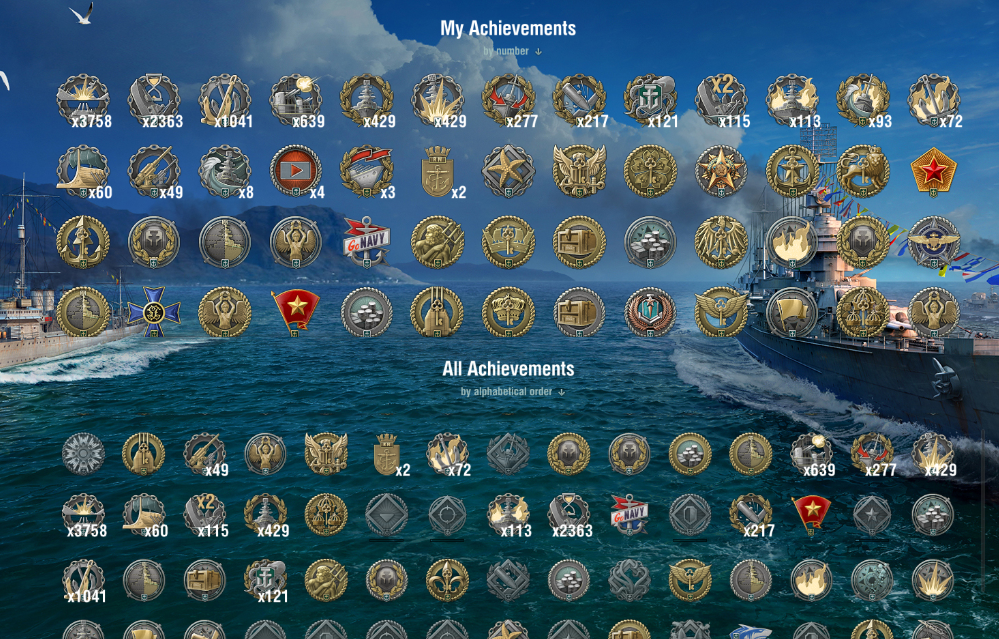This screenshot has width=999, height=639.
Task: Click the achievement with the x8 count
Action: pos(224,171)
